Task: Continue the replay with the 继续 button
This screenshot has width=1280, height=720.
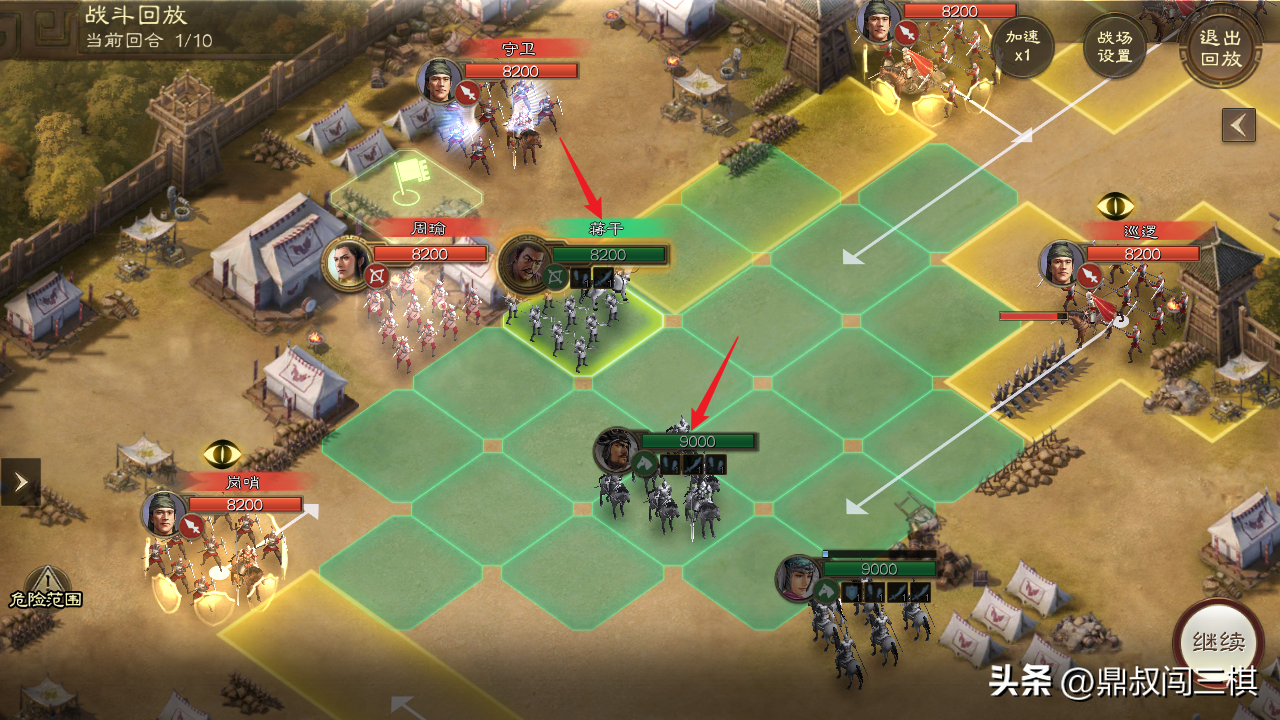Action: (x=1217, y=641)
